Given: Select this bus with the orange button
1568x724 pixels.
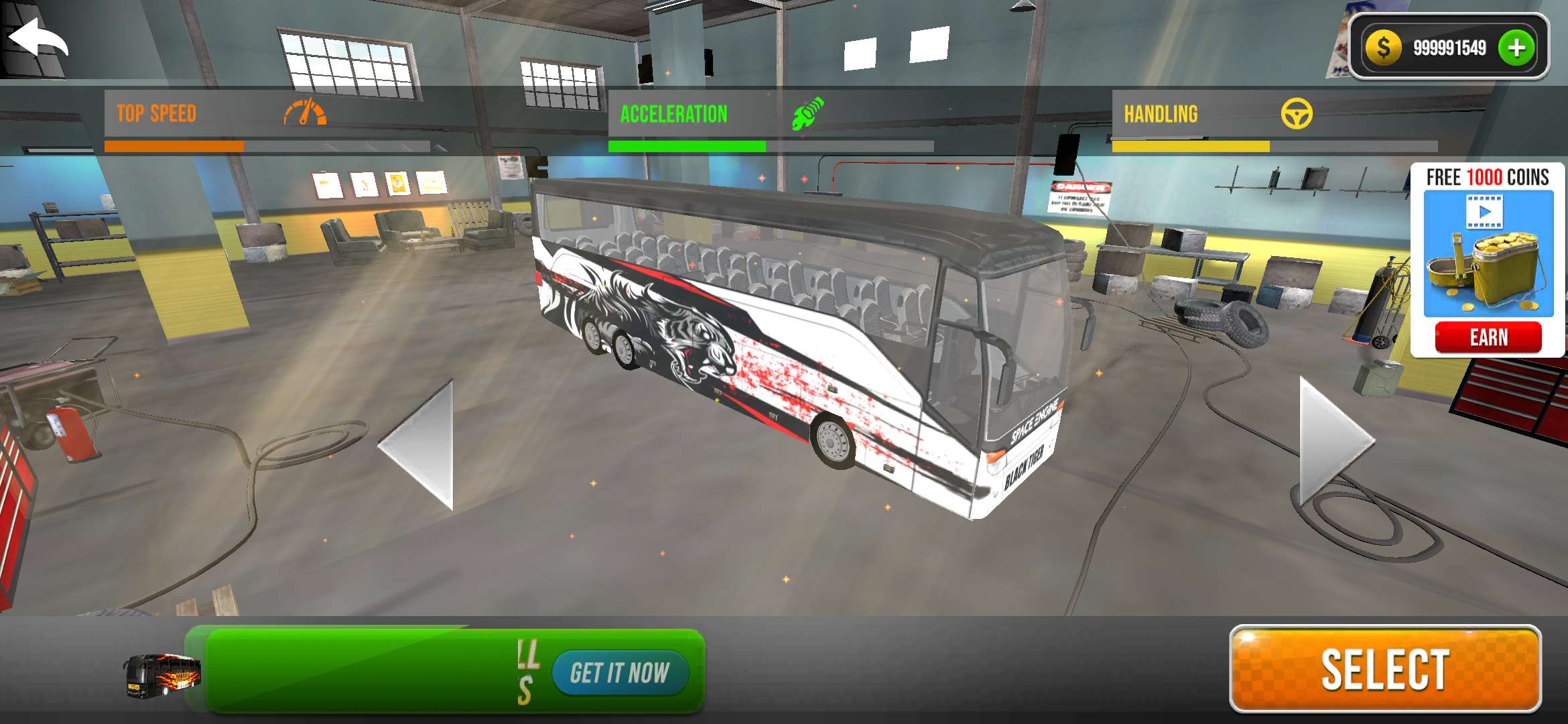Looking at the screenshot, I should [x=1385, y=669].
